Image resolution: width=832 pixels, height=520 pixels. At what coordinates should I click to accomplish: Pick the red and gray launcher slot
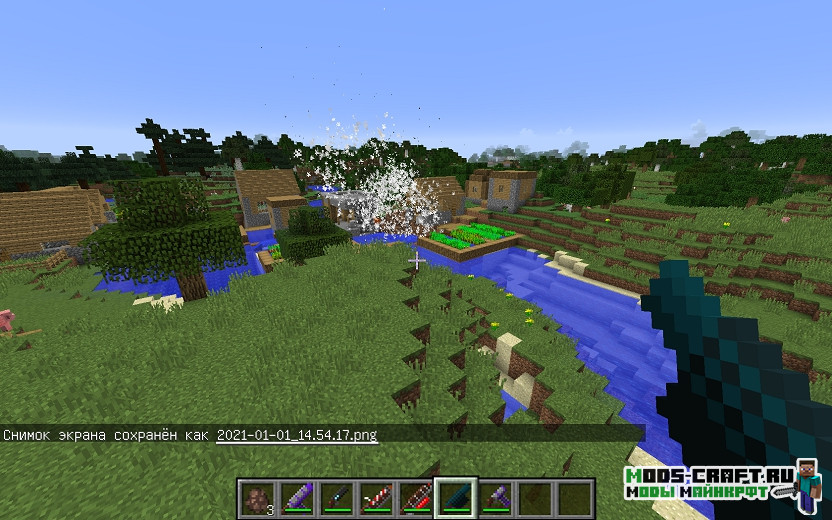(416, 498)
